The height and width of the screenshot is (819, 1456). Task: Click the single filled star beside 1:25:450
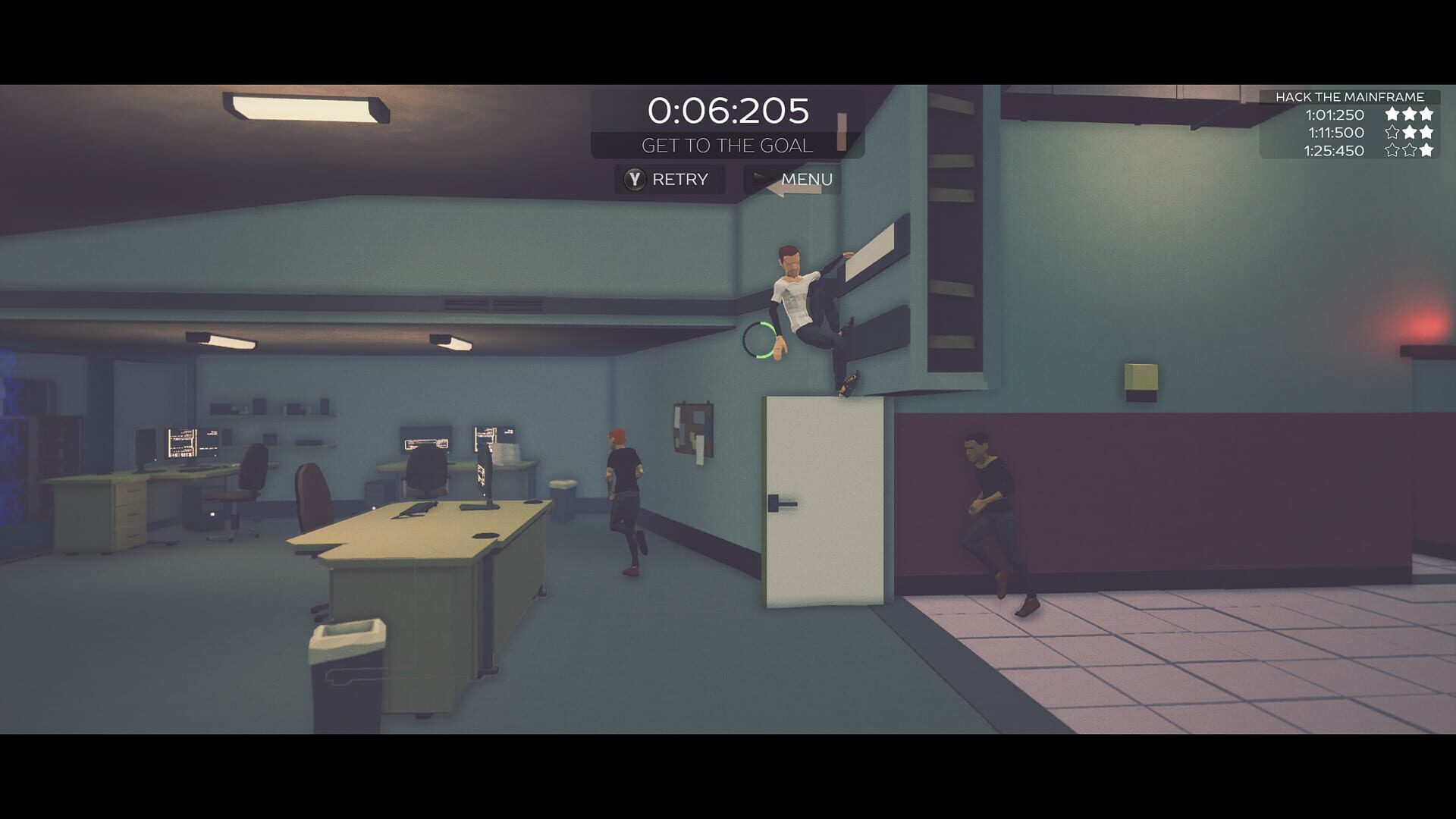click(1426, 151)
